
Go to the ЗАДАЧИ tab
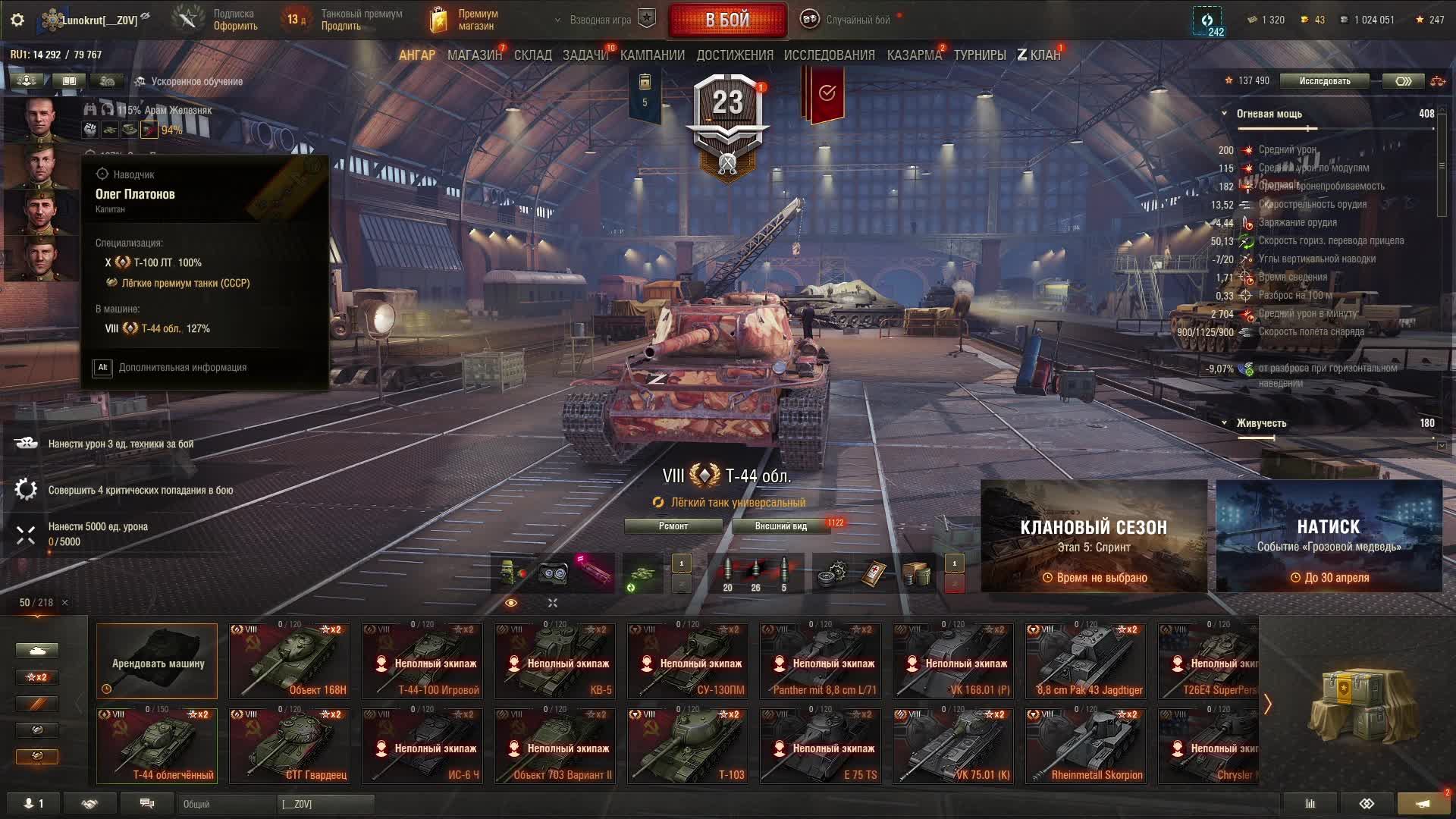[x=585, y=55]
